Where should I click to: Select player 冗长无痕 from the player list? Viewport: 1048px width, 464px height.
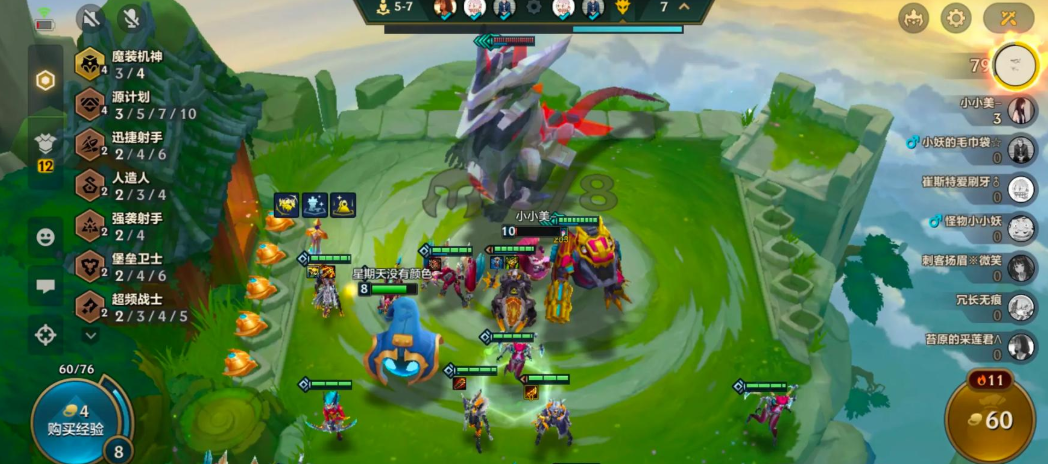point(1020,307)
